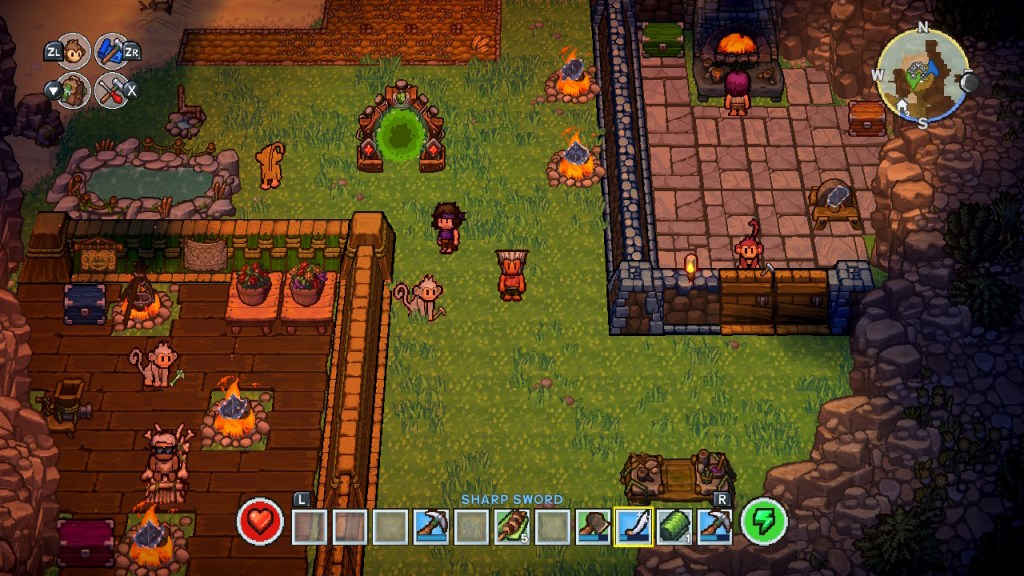Open the backpack inventory icon
The width and height of the screenshot is (1024, 576).
coord(73,91)
